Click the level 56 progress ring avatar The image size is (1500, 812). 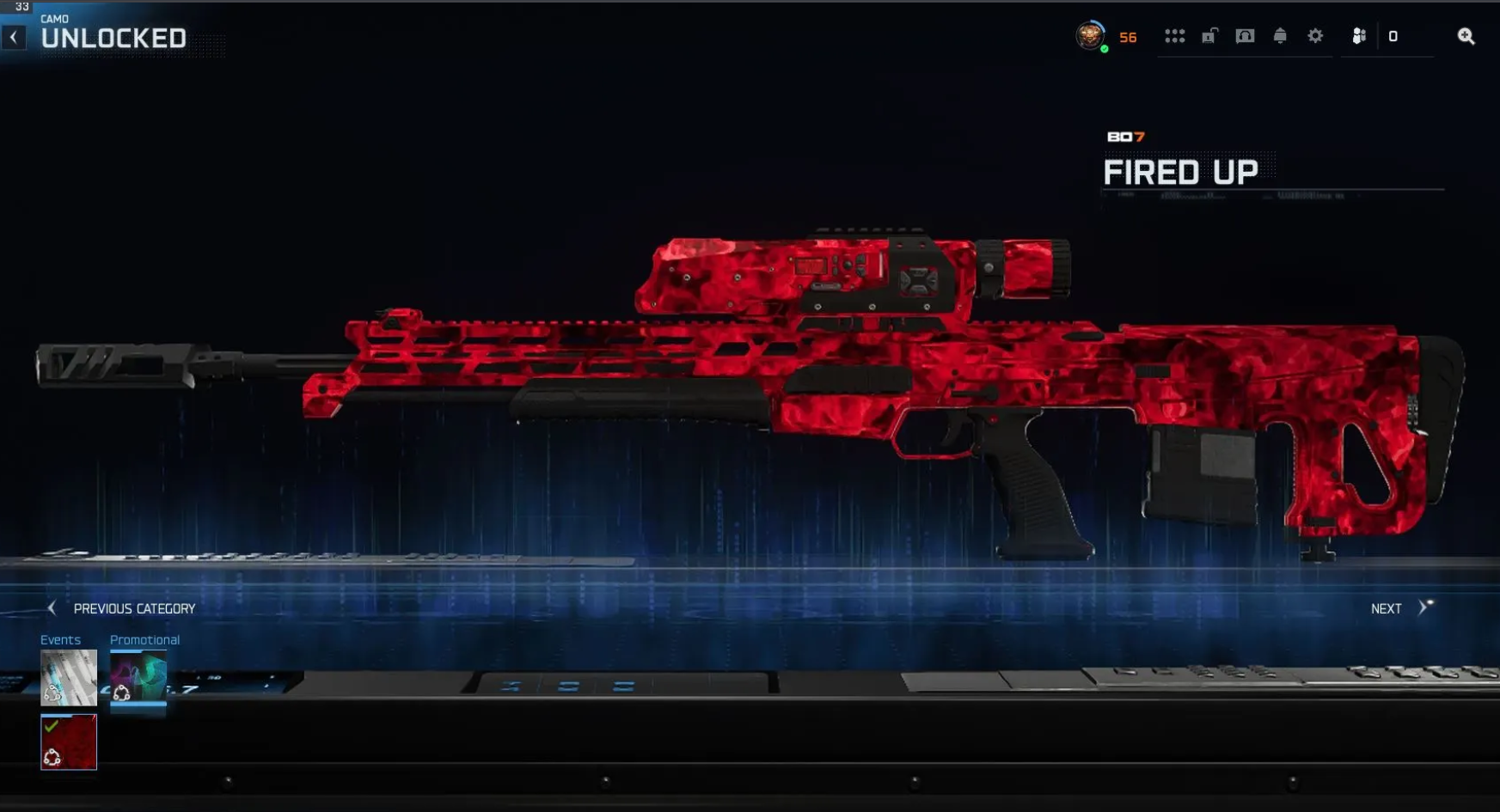[x=1092, y=36]
